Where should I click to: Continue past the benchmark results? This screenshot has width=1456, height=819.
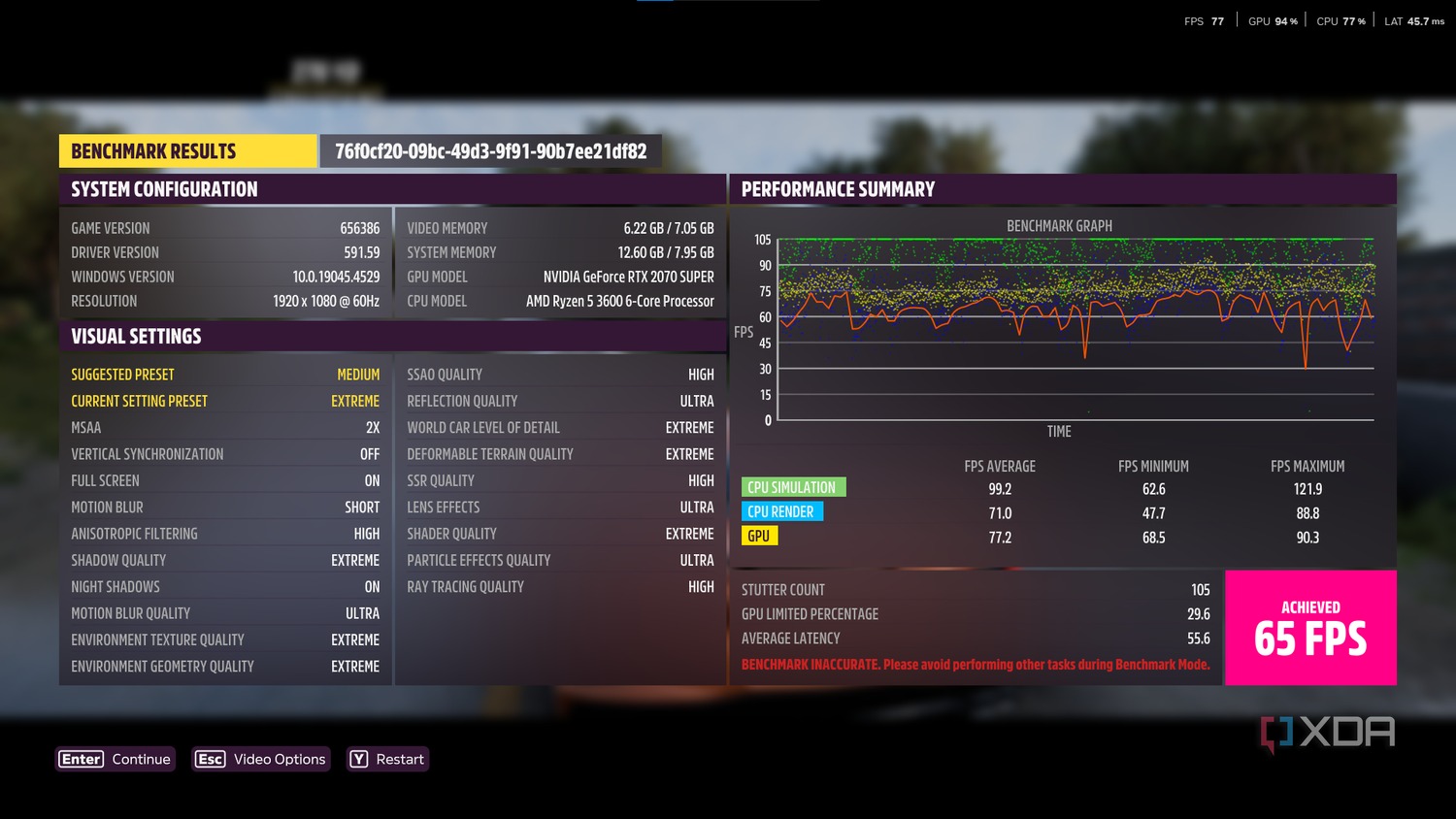click(116, 759)
